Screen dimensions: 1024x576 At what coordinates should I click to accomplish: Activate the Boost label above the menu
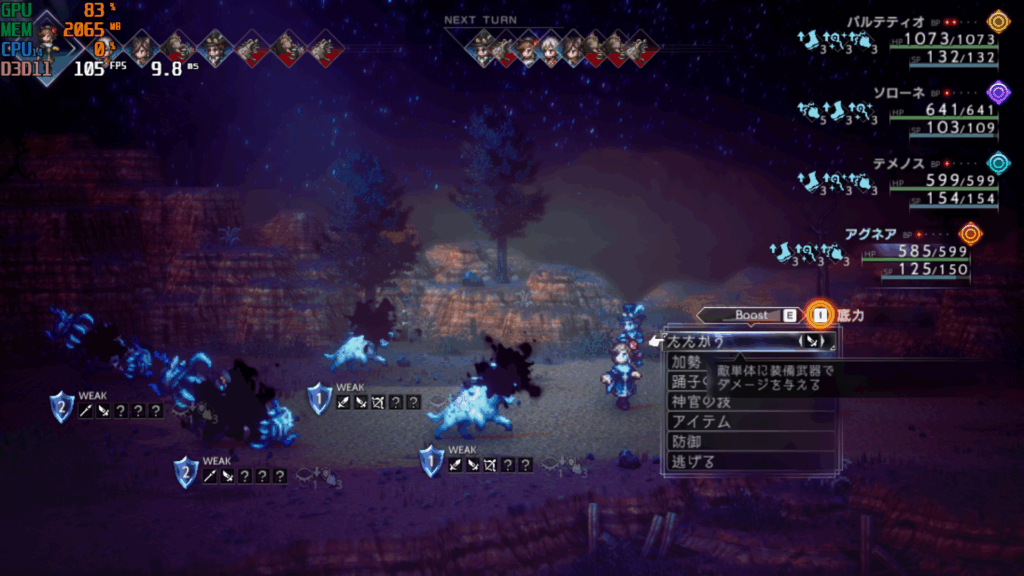tap(752, 315)
